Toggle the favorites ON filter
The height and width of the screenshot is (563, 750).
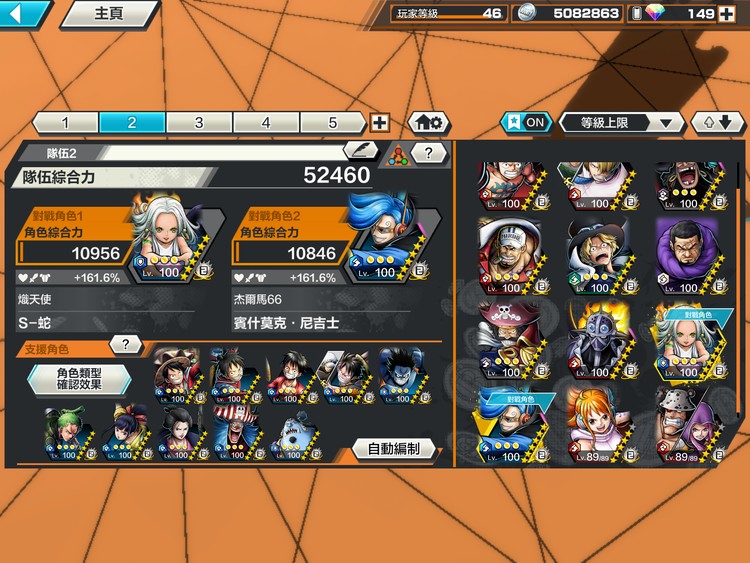[526, 122]
